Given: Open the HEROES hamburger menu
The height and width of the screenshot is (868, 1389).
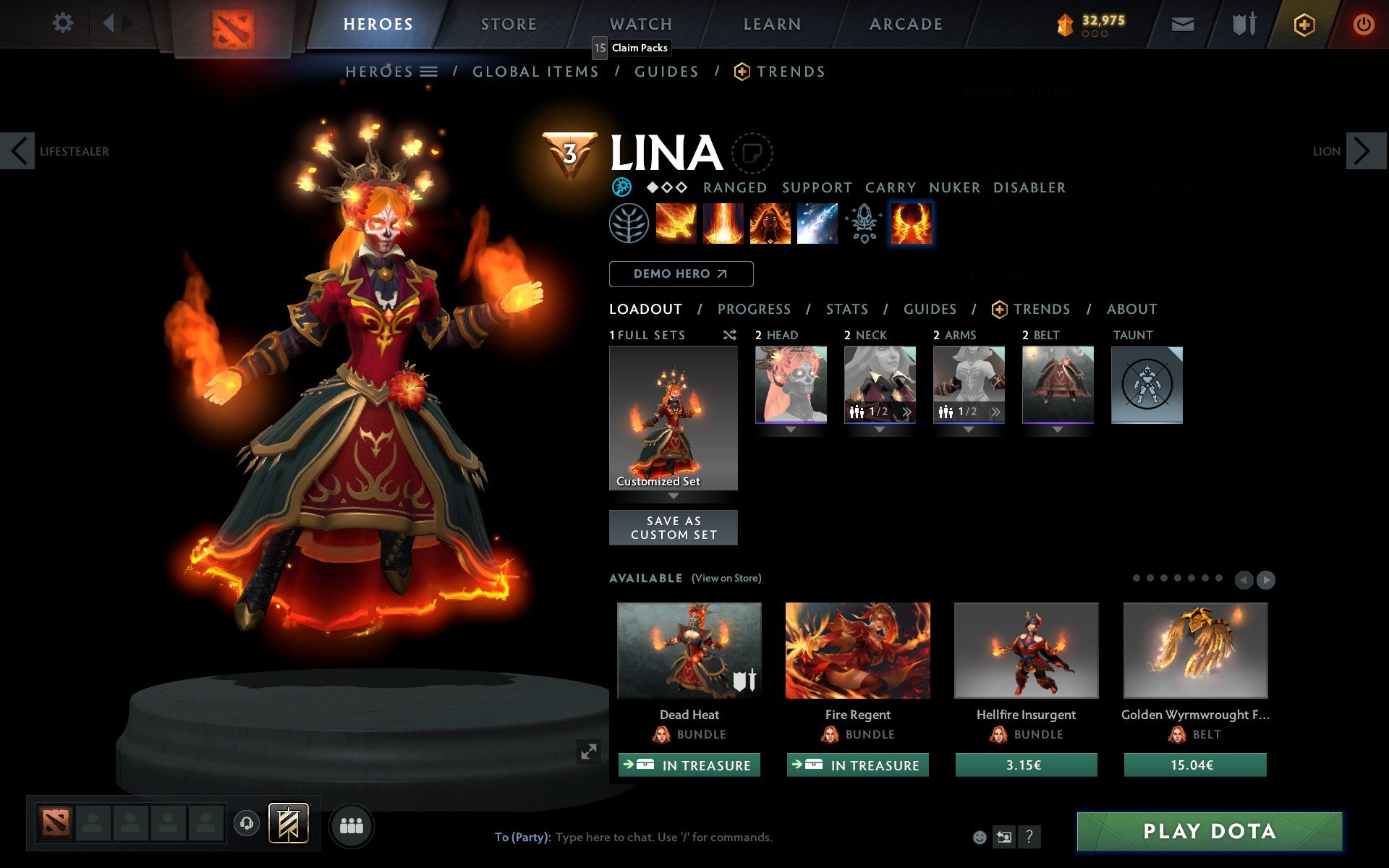Looking at the screenshot, I should 430,71.
